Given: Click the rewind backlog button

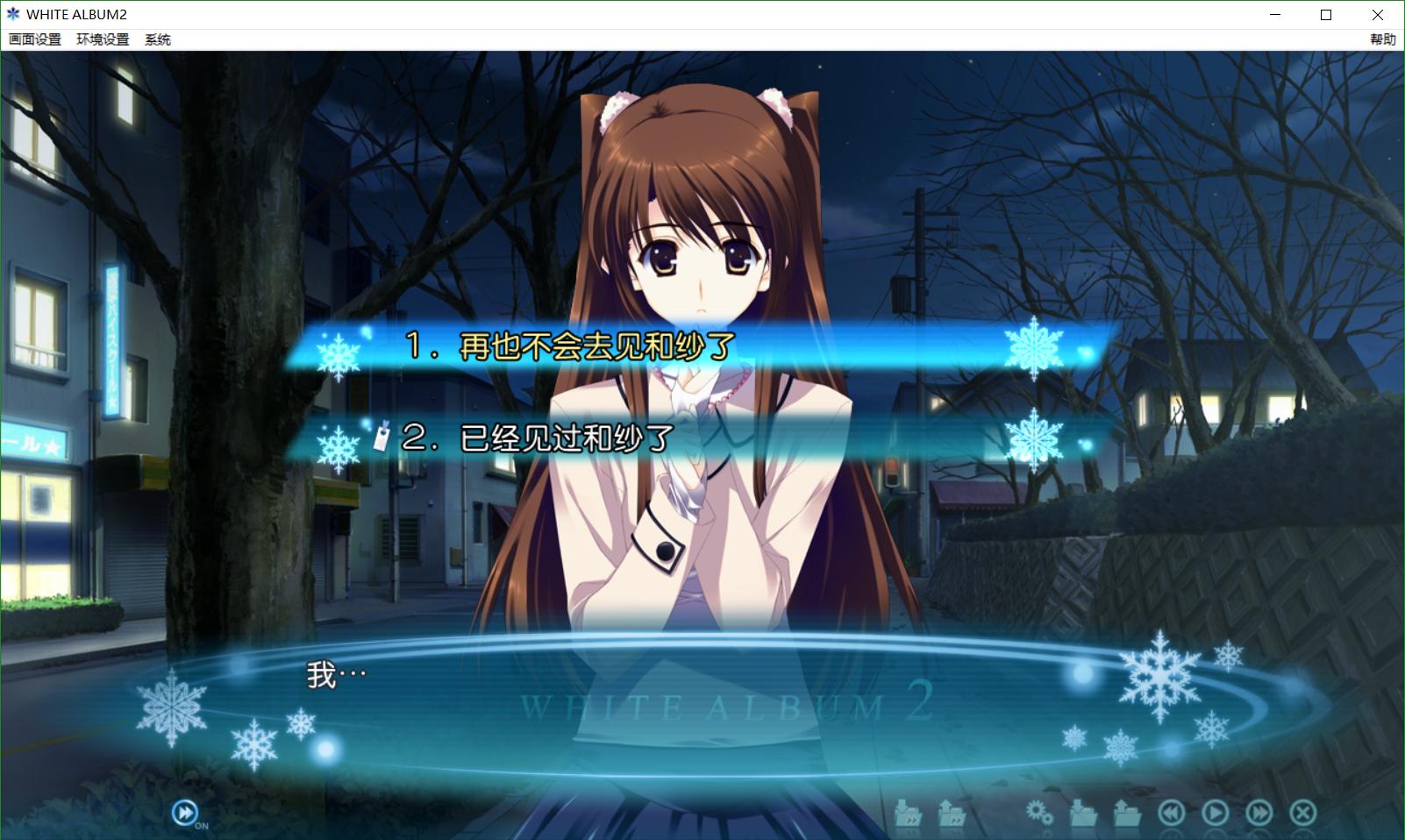Looking at the screenshot, I should click(1171, 813).
